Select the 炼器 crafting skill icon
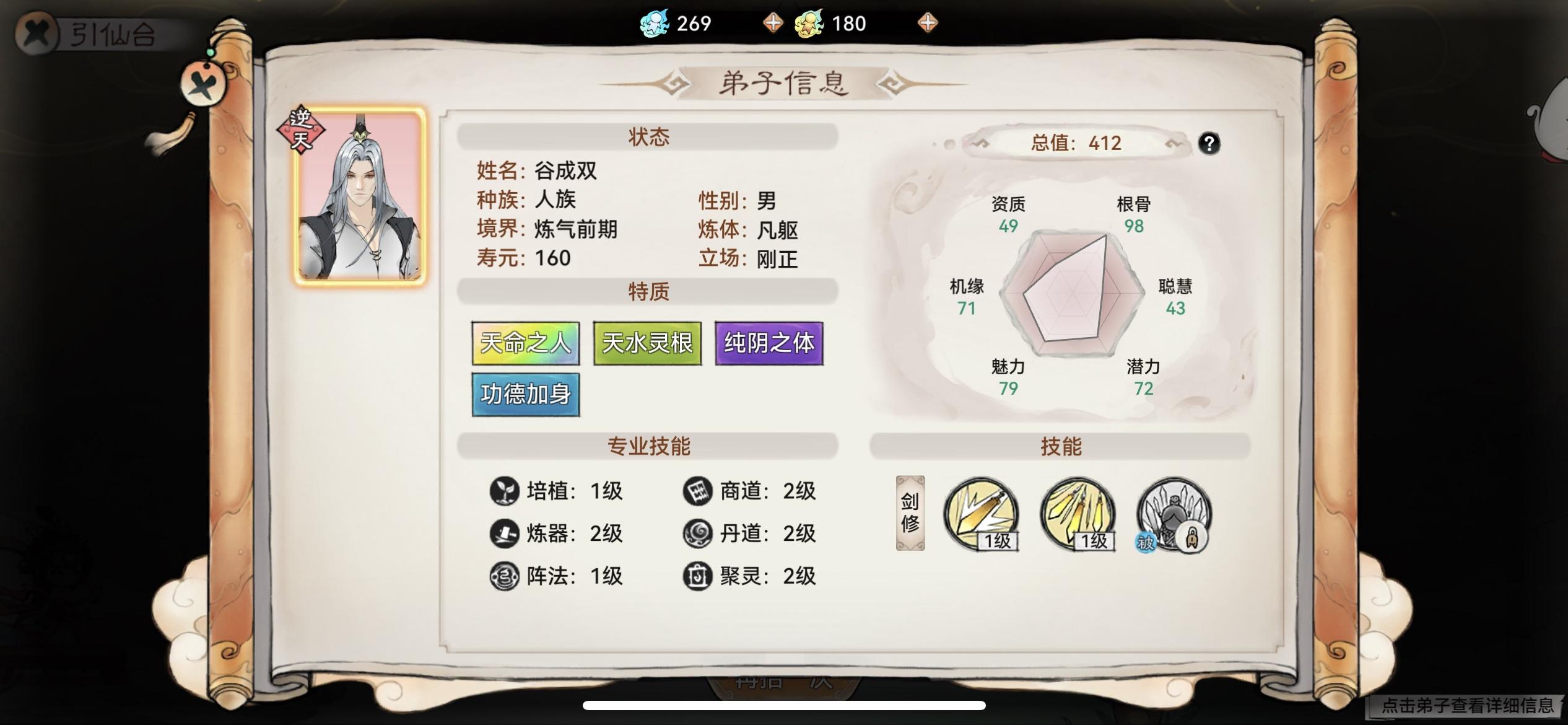Viewport: 1568px width, 725px height. pyautogui.click(x=506, y=534)
